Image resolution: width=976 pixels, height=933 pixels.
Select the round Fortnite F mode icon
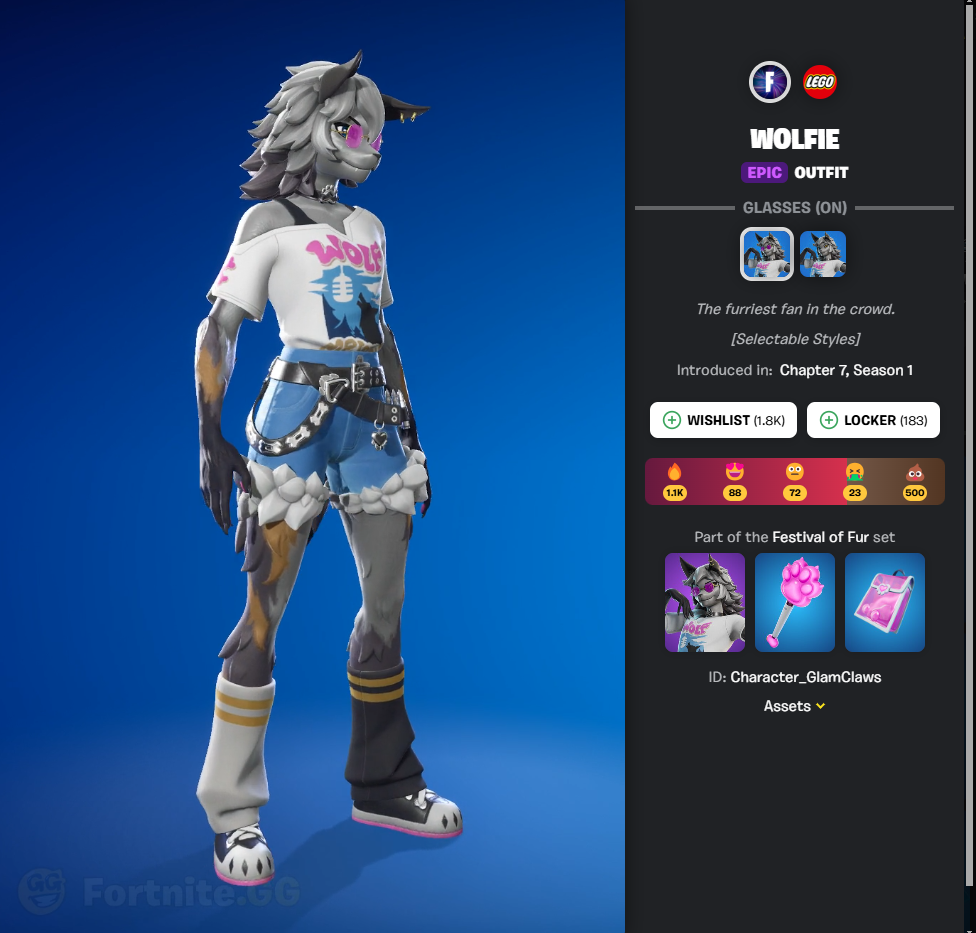(x=770, y=82)
